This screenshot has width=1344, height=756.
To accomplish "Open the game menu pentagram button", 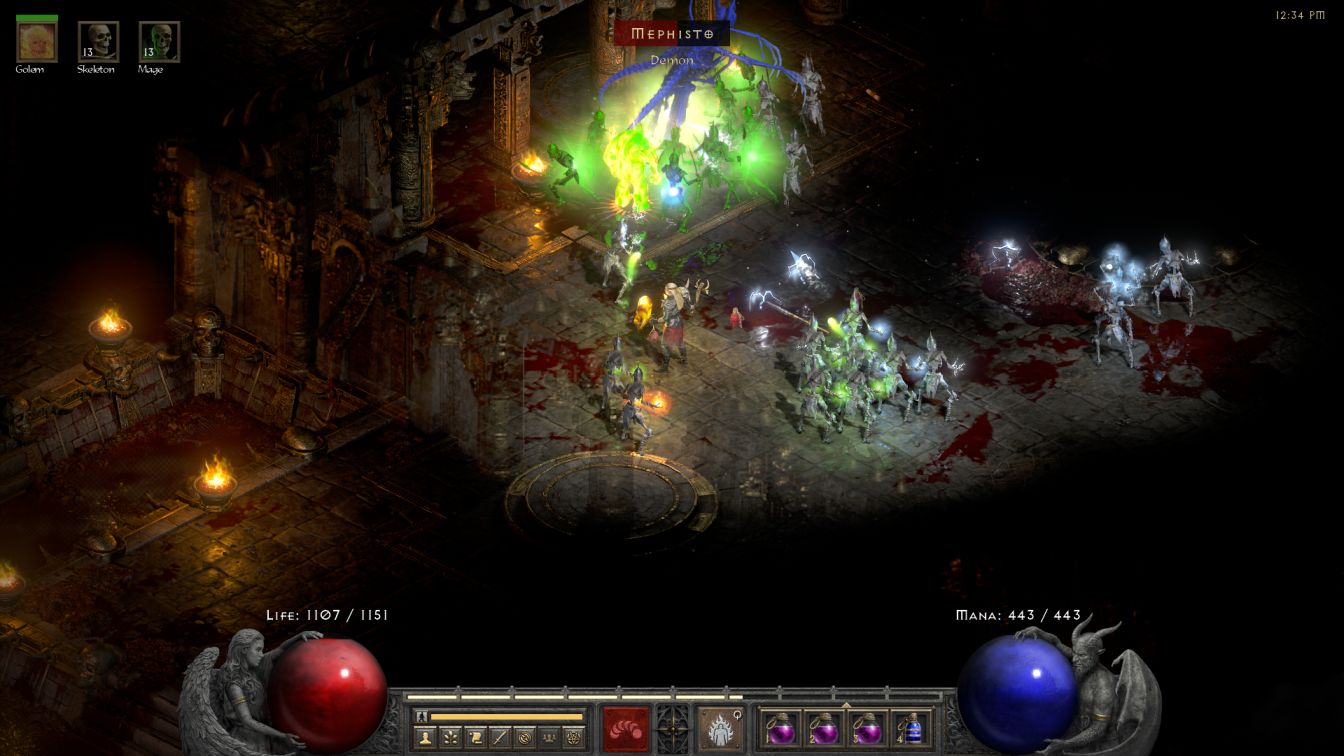I will pos(573,738).
